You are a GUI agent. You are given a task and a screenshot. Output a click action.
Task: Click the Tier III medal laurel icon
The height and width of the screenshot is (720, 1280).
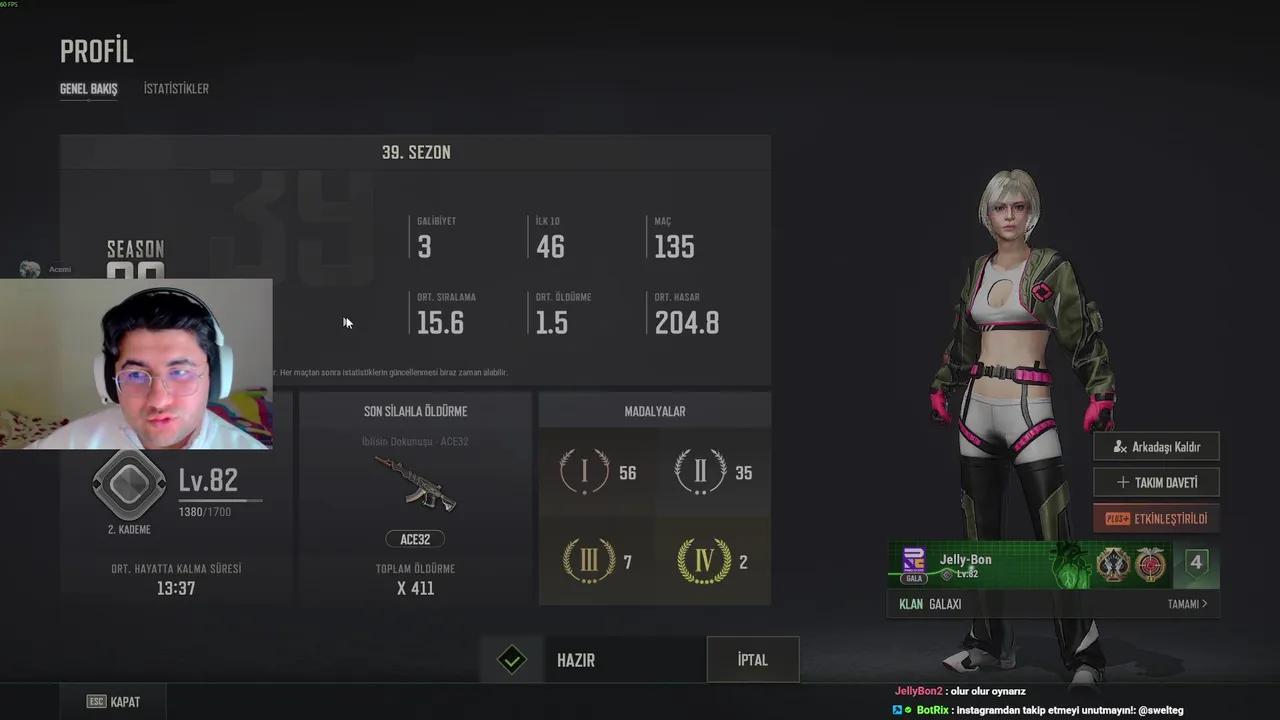585,561
